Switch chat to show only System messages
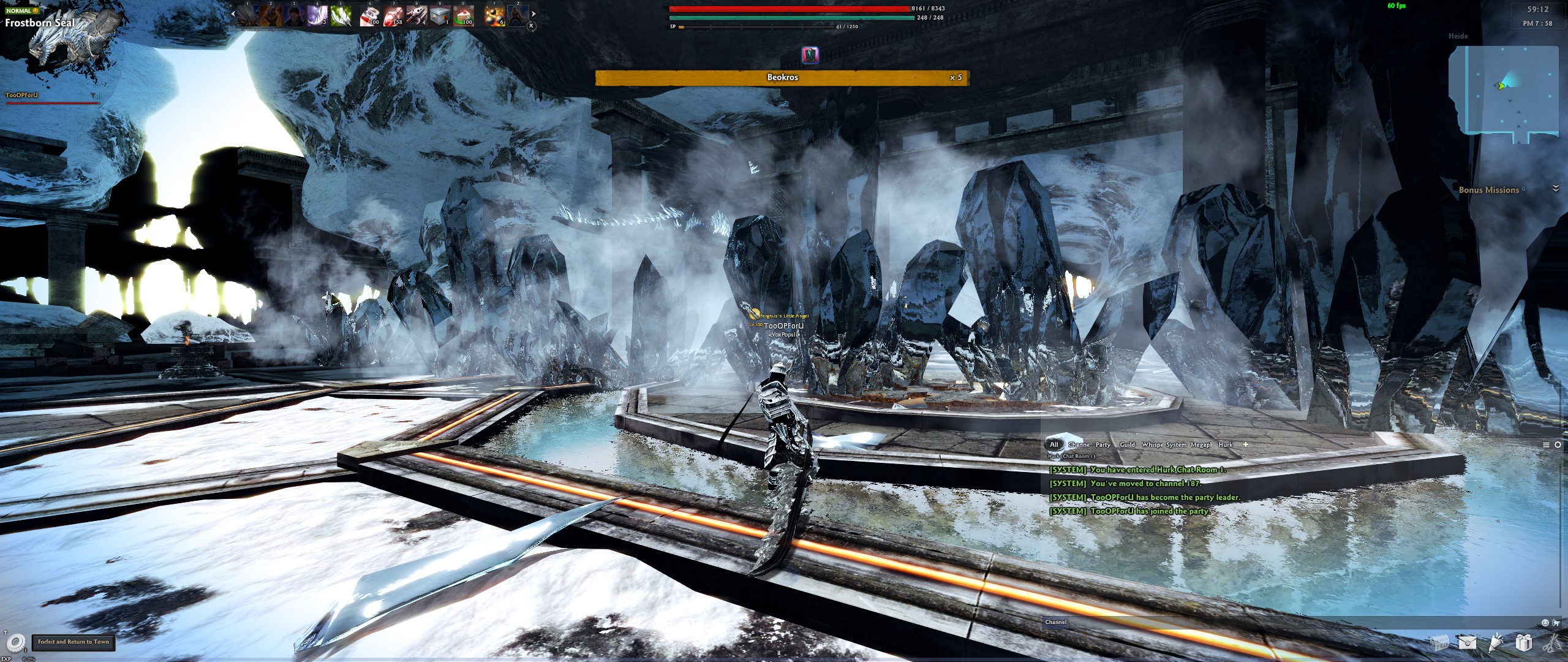The height and width of the screenshot is (662, 1568). 1176,444
